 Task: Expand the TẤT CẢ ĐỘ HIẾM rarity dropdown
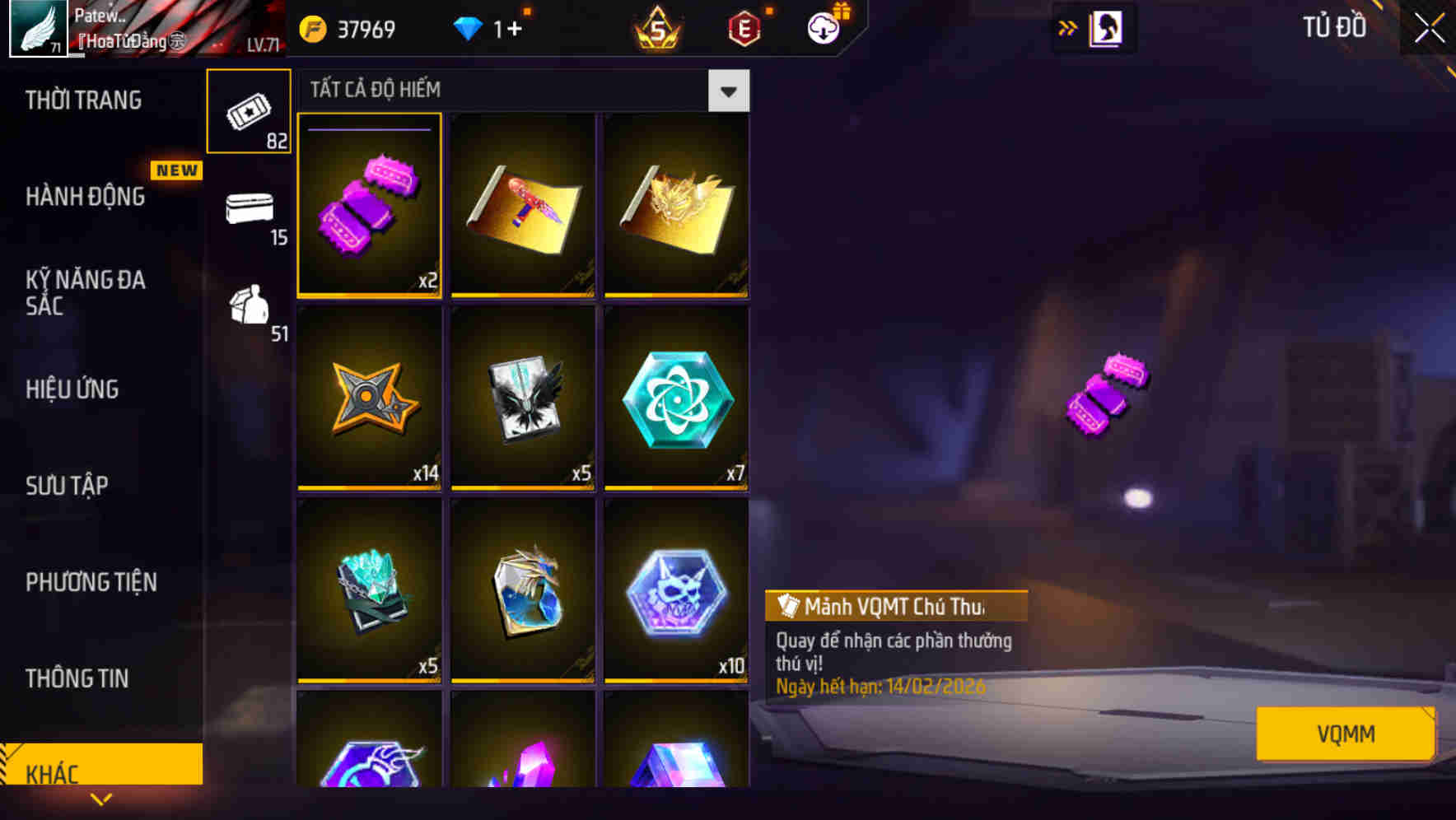click(728, 91)
